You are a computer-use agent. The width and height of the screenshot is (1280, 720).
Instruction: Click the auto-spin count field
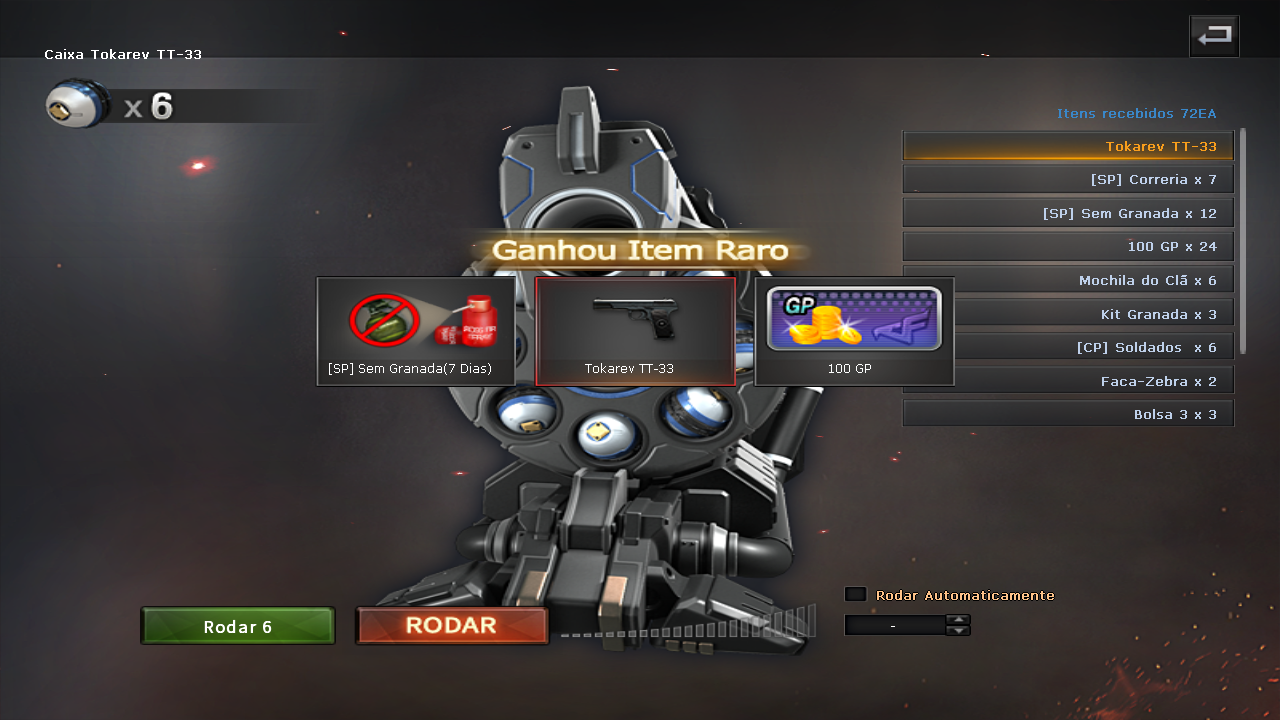tap(894, 625)
